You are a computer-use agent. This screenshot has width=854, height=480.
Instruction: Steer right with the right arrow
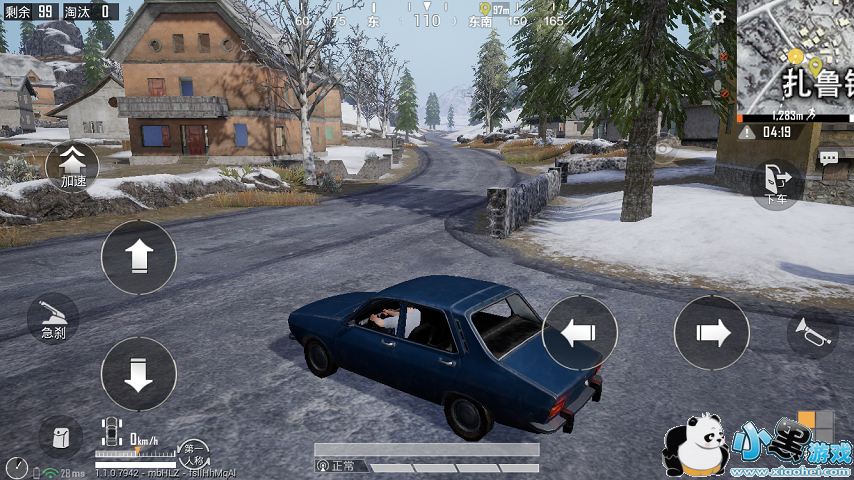(x=711, y=332)
